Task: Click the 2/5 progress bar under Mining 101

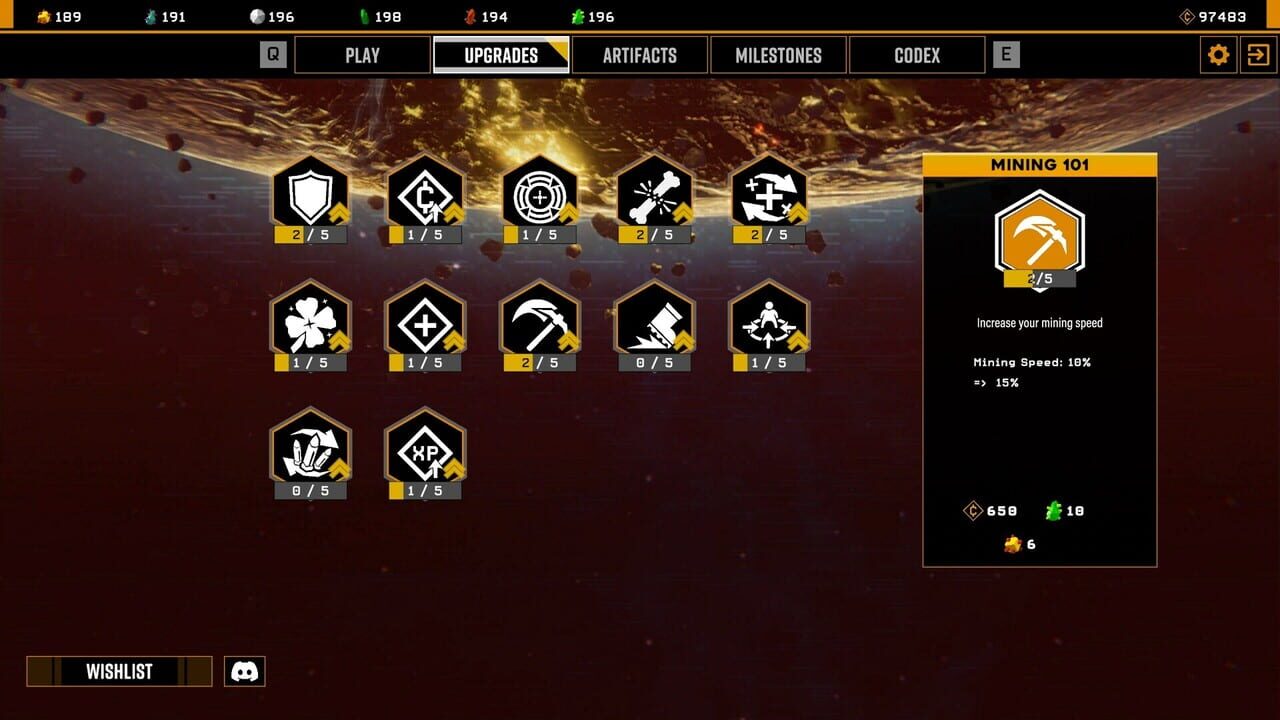Action: click(x=1038, y=277)
